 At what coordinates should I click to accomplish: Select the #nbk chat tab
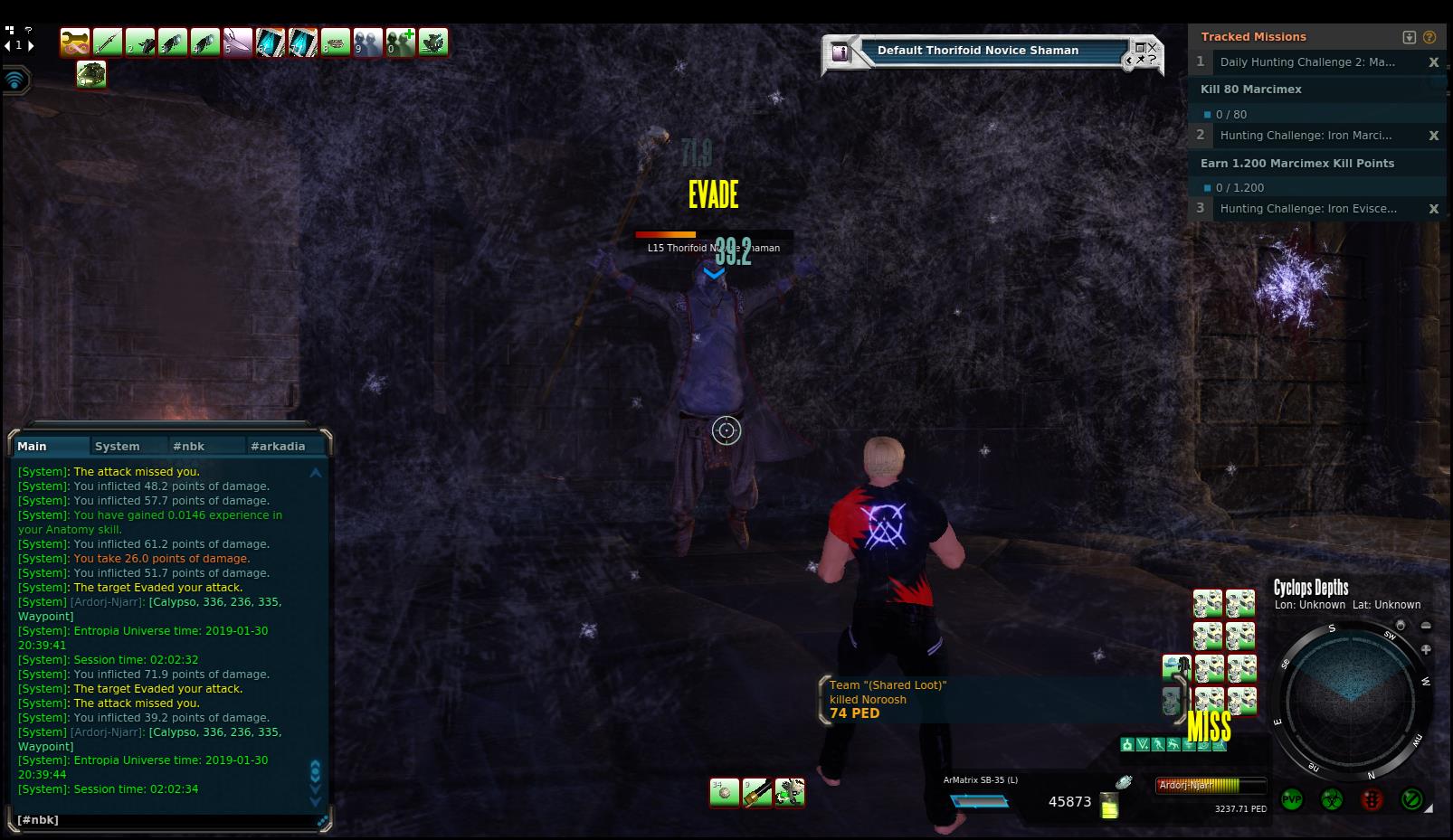tap(189, 446)
